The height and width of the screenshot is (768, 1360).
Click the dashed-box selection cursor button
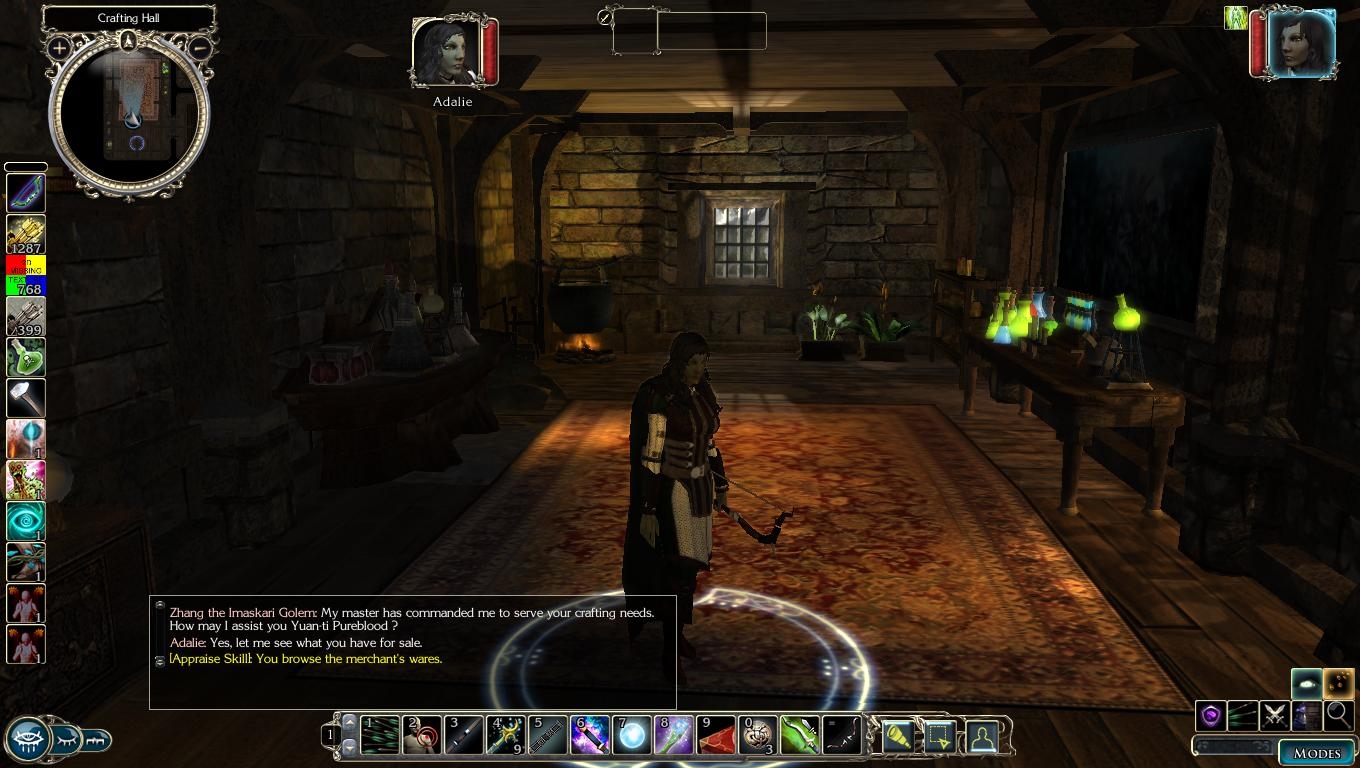coord(939,737)
